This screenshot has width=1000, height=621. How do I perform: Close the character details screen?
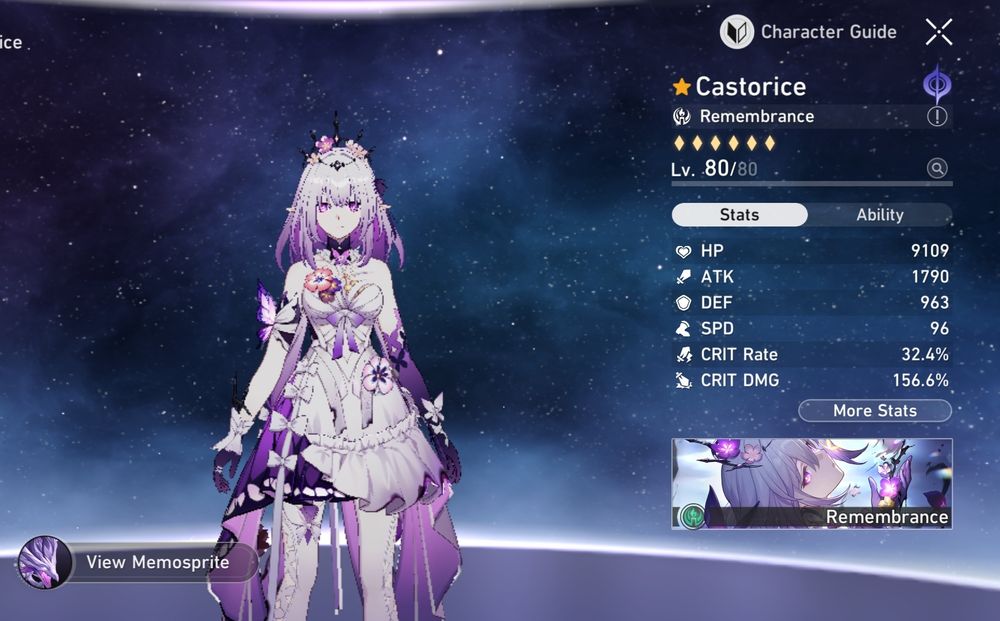(x=938, y=32)
